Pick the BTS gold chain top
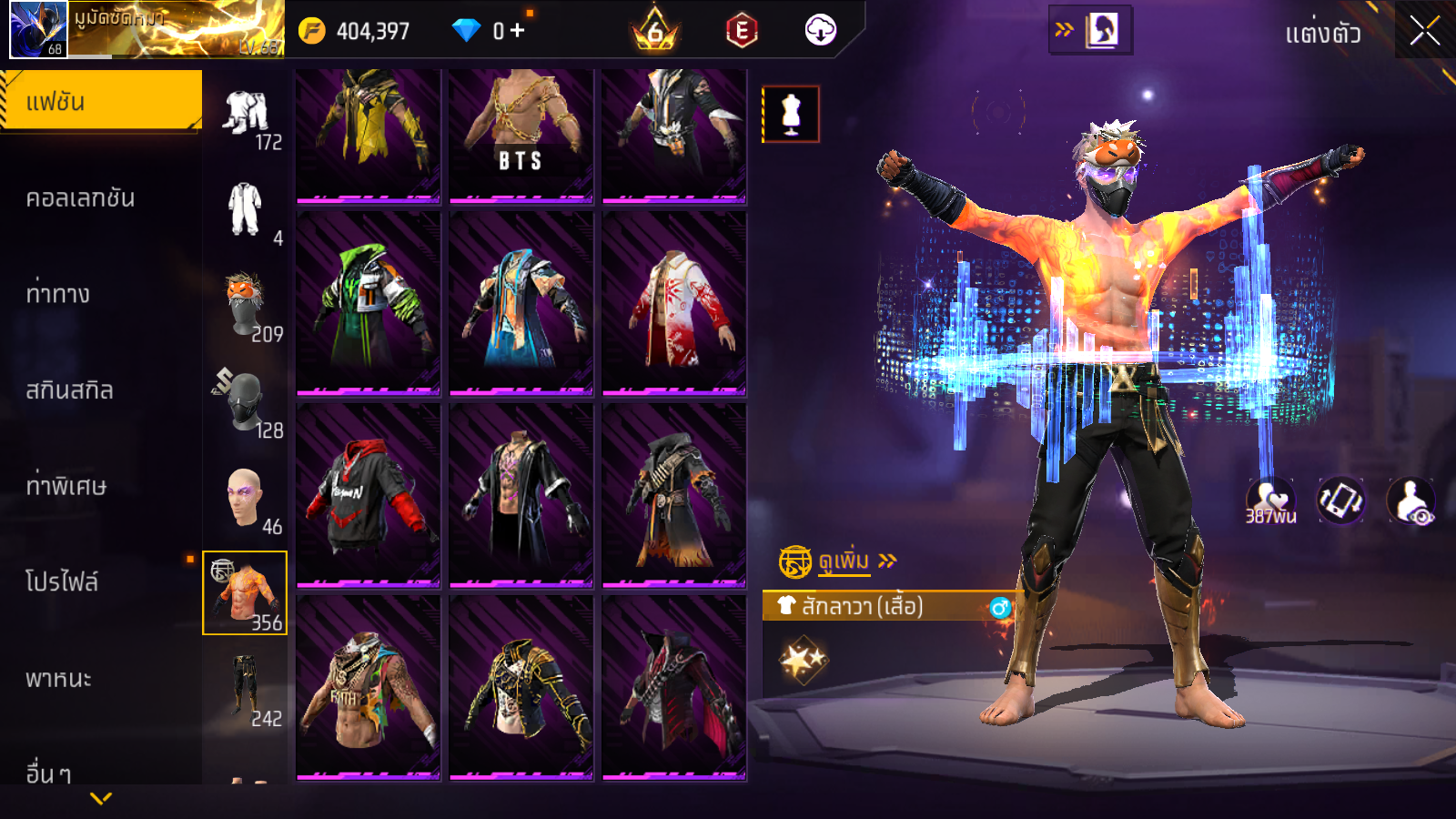This screenshot has width=1456, height=819. (521, 135)
